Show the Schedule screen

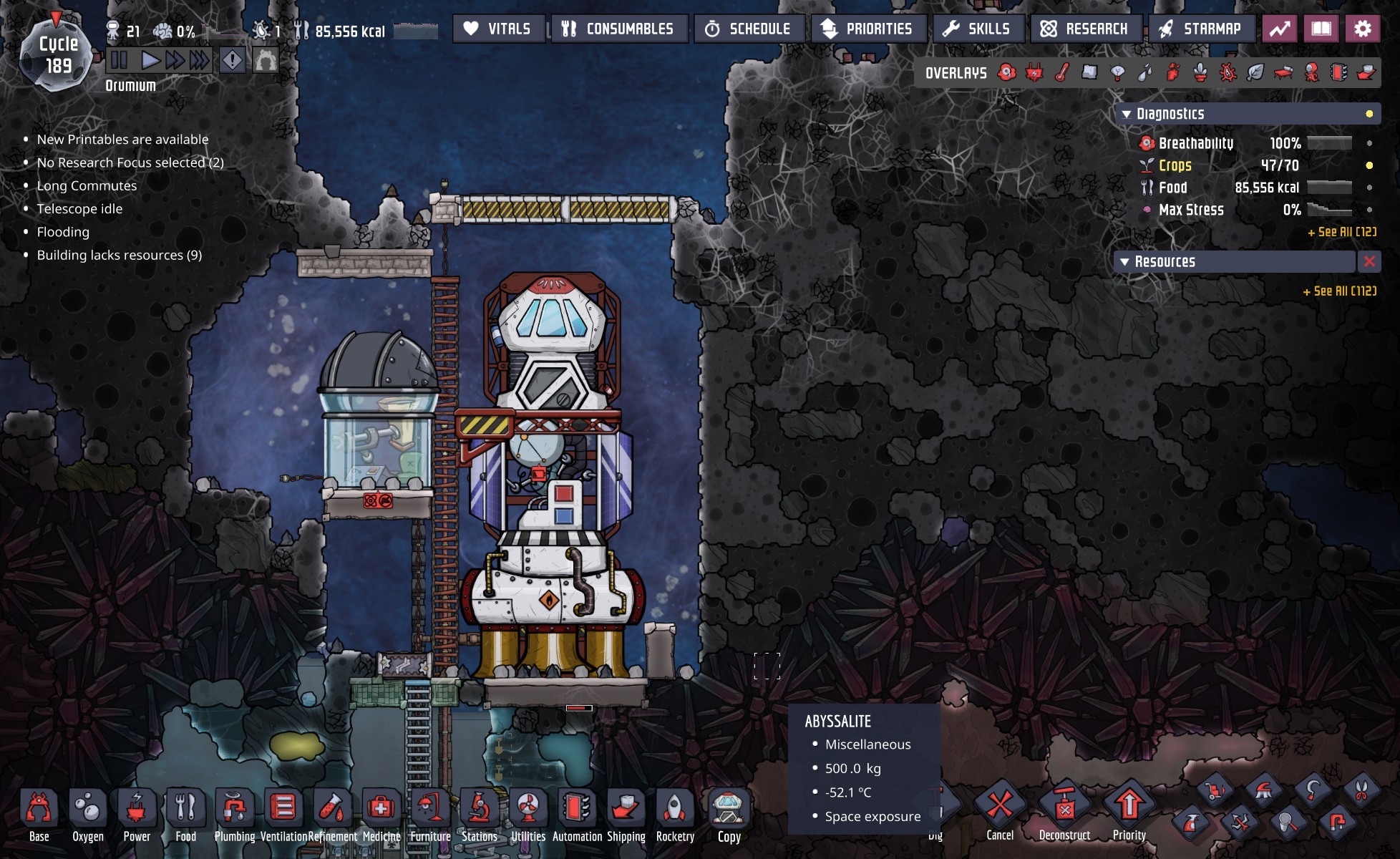(x=749, y=29)
